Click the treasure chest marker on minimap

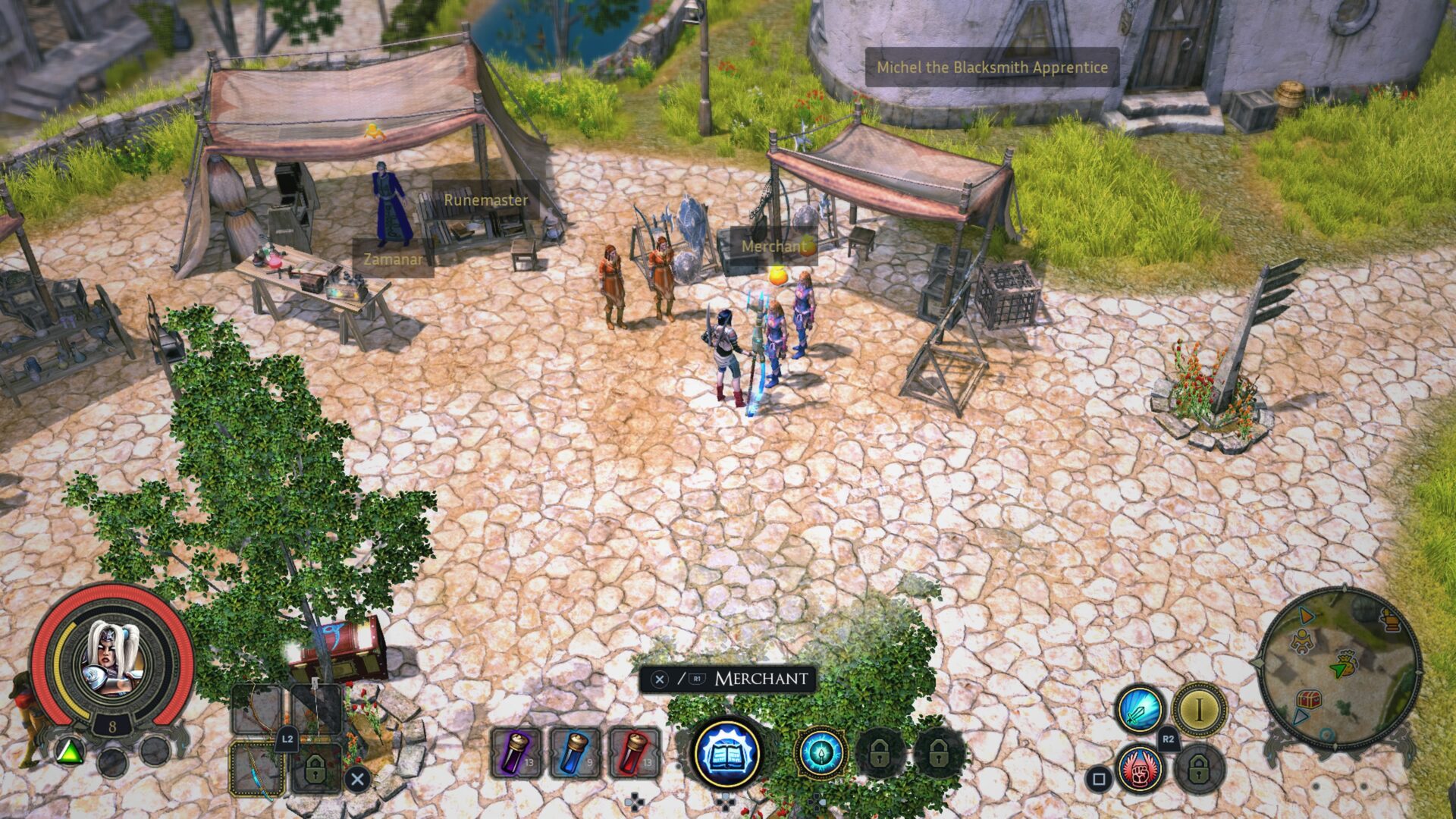tap(1309, 699)
